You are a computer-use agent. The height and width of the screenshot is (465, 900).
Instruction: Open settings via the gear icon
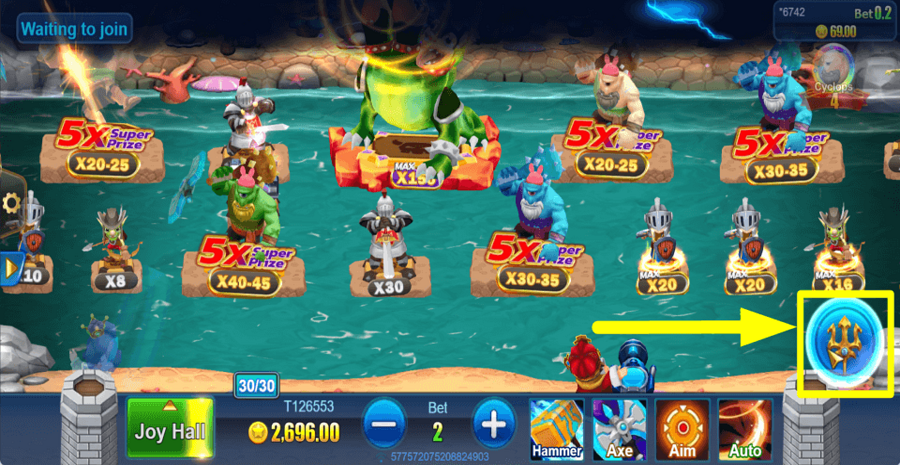[11, 204]
